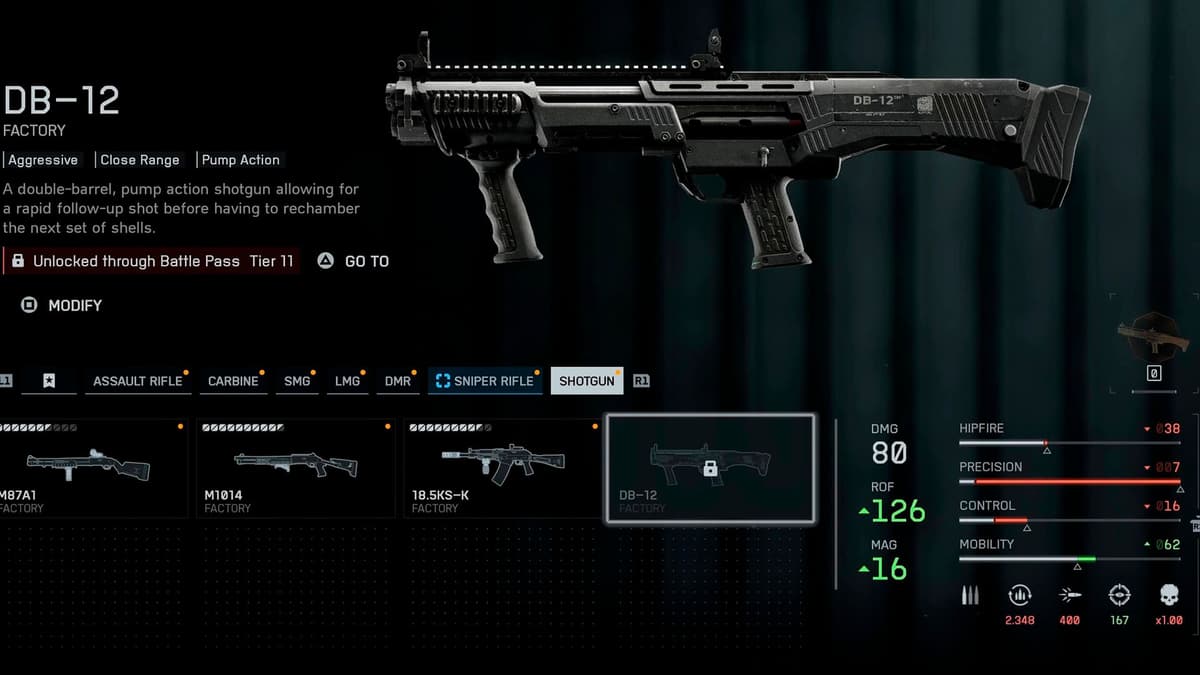1200x675 pixels.
Task: Open the favorites star tab
Action: 49,381
